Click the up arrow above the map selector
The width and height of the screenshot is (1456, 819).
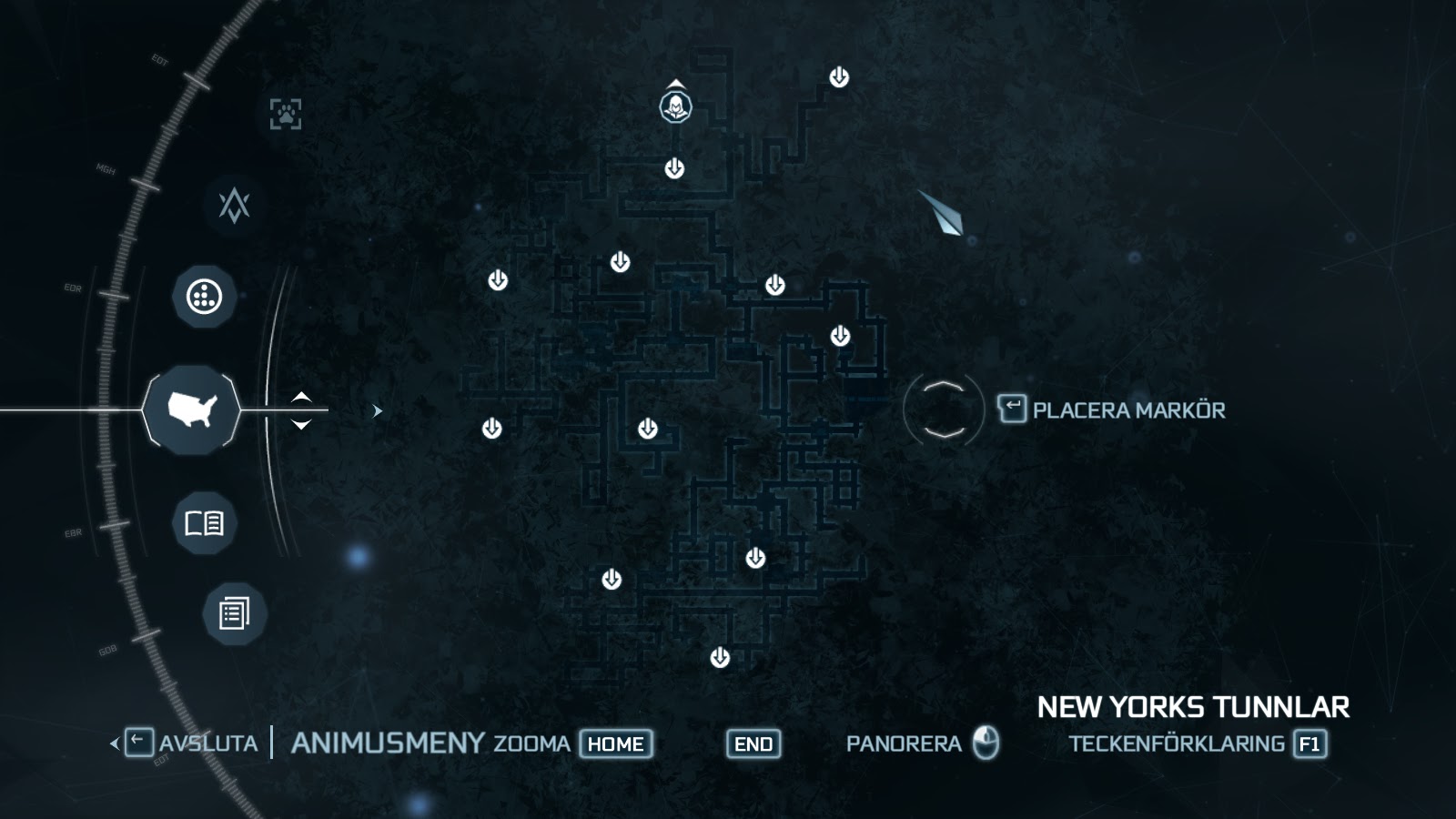302,398
